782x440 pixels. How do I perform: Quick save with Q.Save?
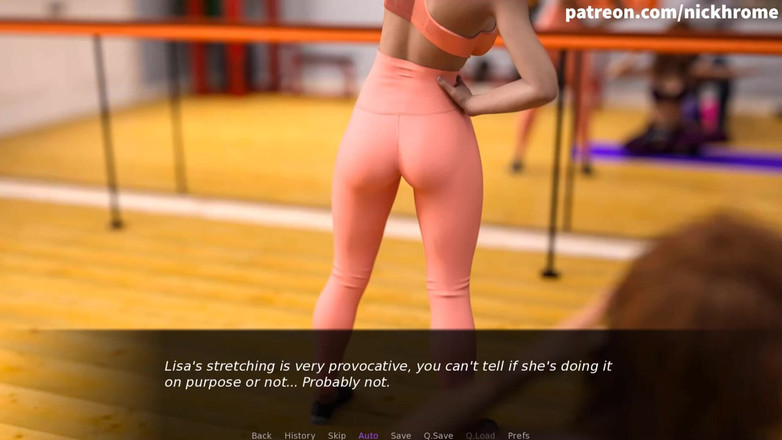[438, 435]
